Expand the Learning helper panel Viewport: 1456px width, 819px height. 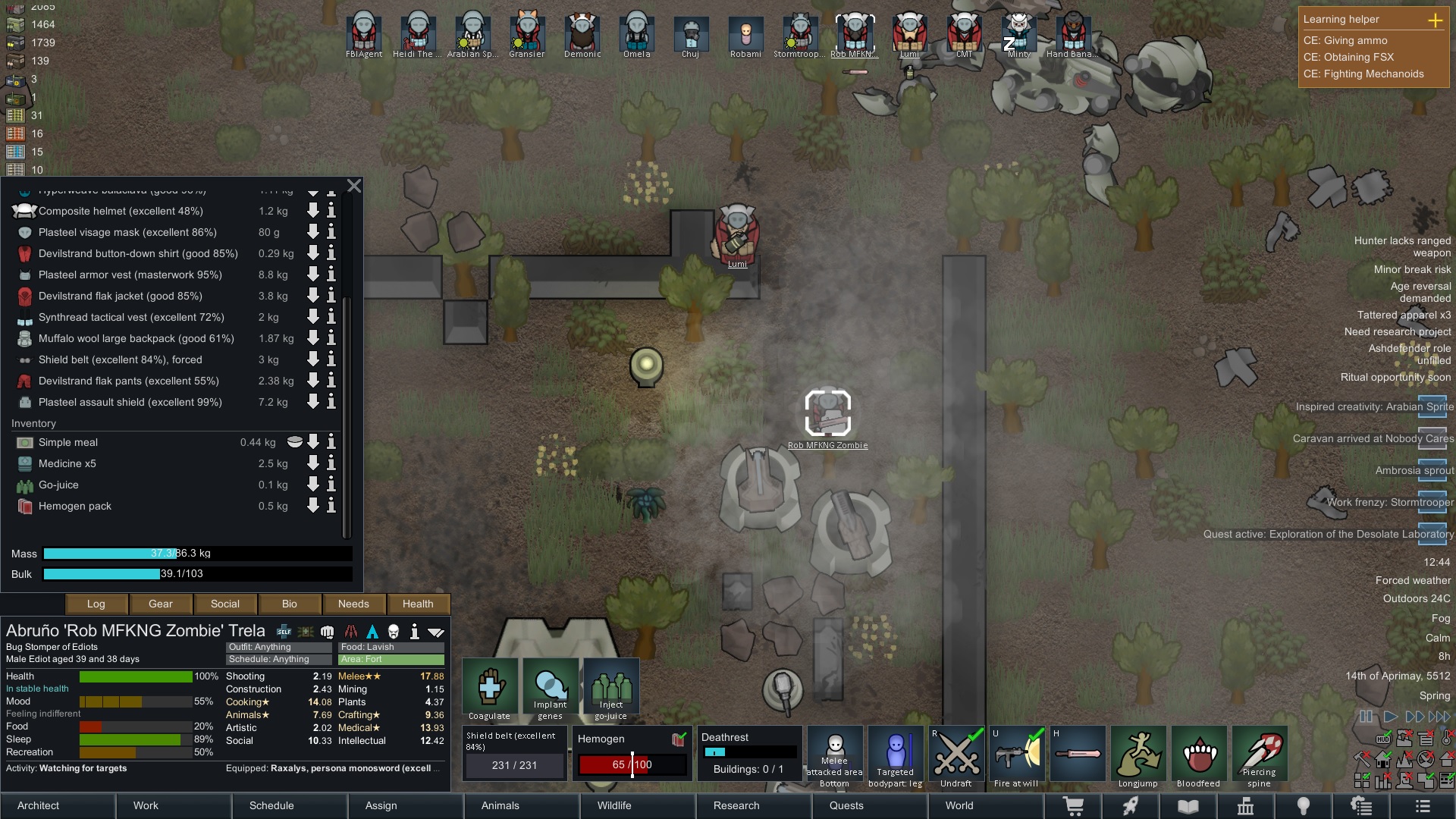pyautogui.click(x=1435, y=20)
